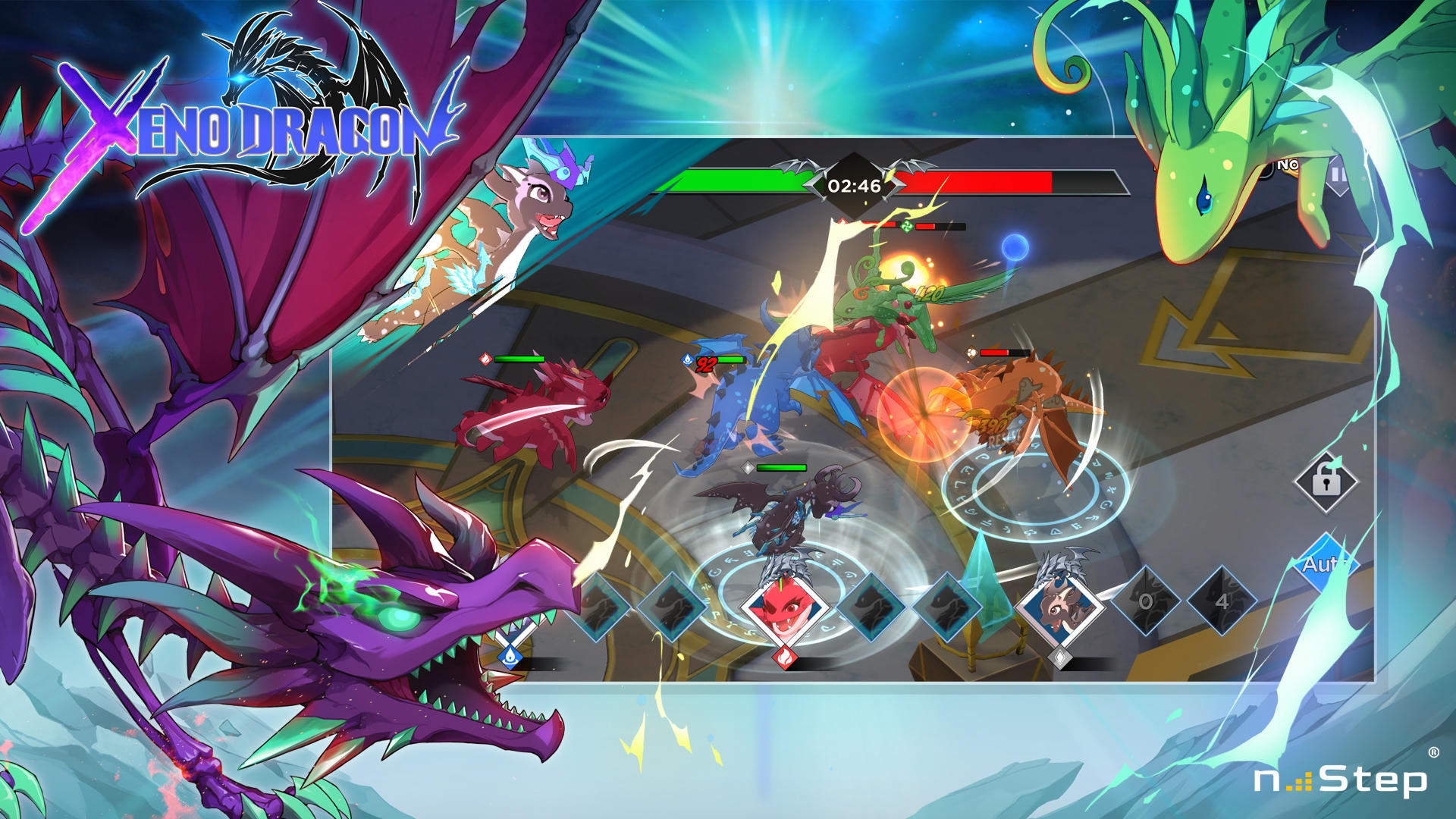
Task: Expand the dragon slot showing count 4
Action: click(1225, 601)
